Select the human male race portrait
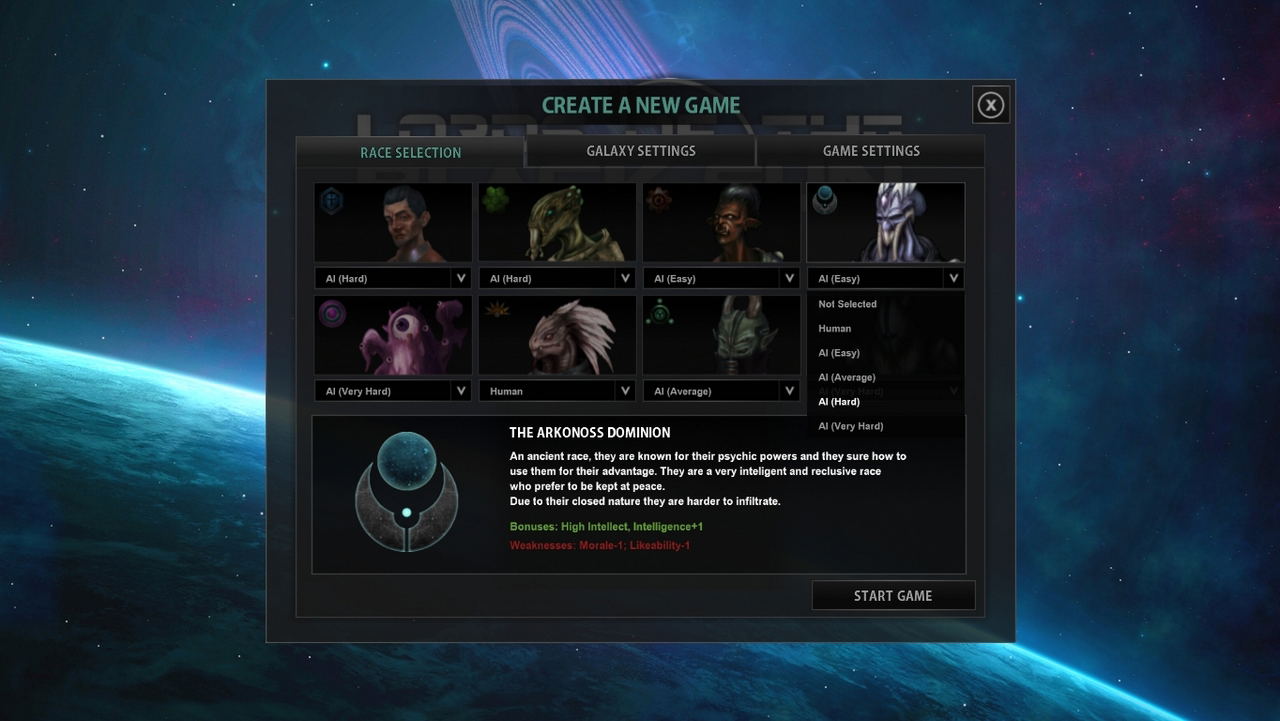Screen dimensions: 1280x721 (393, 222)
